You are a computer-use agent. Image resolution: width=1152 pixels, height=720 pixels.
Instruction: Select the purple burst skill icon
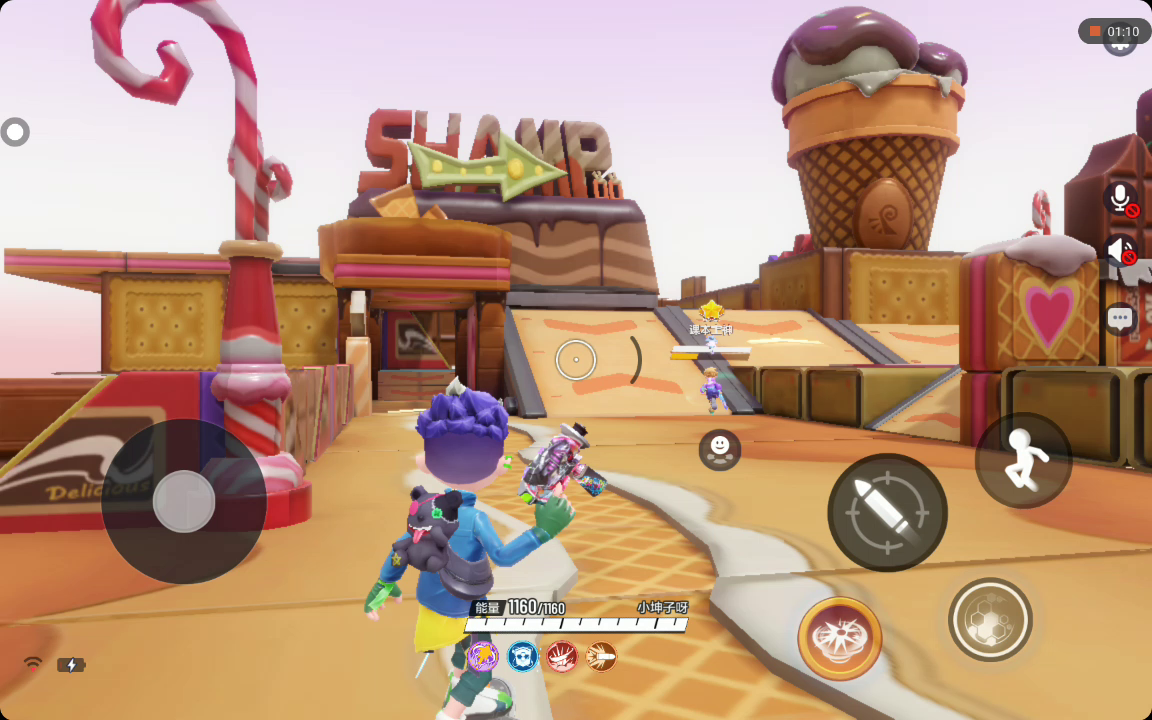[x=483, y=656]
